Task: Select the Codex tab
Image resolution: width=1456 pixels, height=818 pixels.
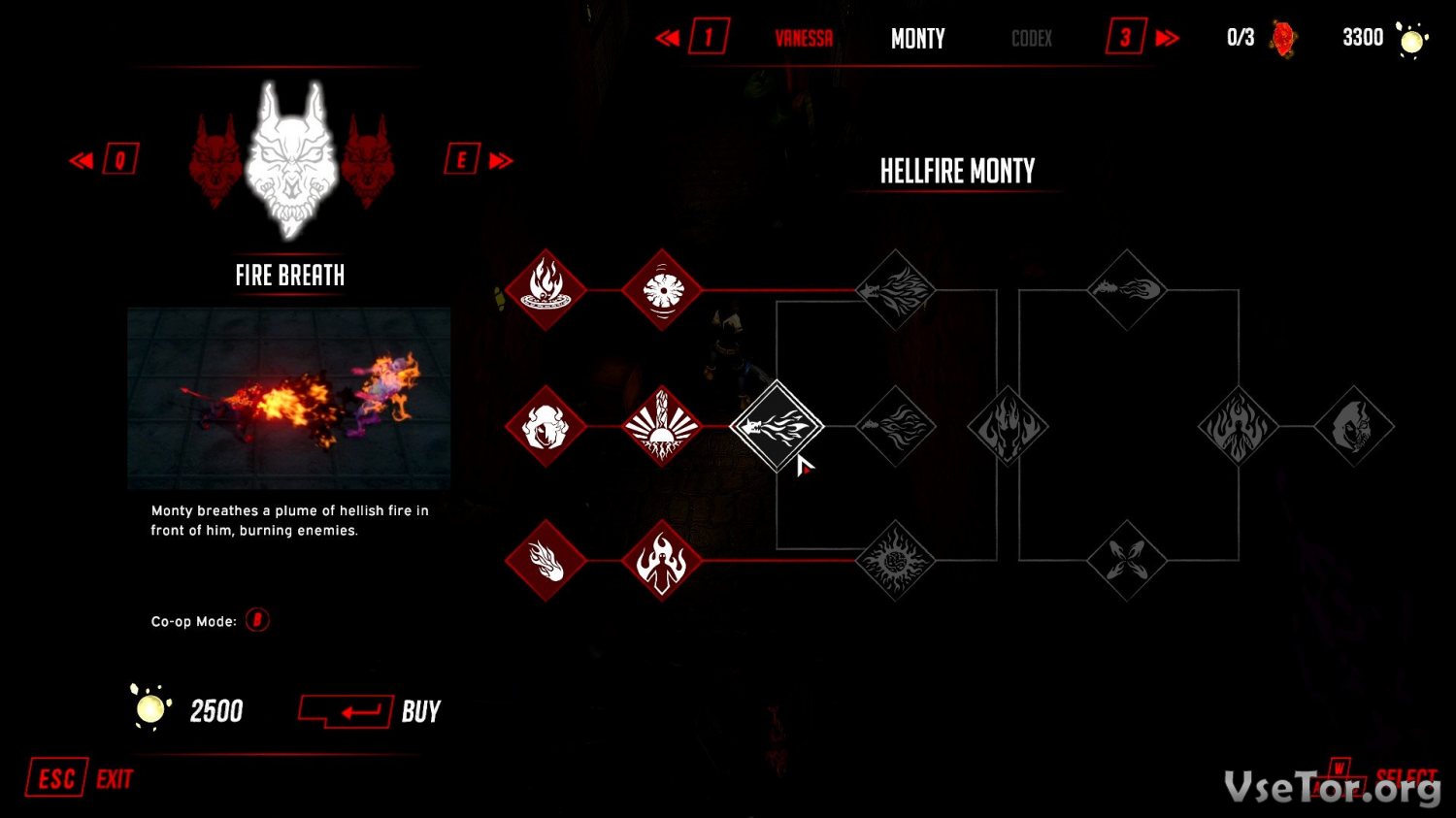Action: point(1031,39)
